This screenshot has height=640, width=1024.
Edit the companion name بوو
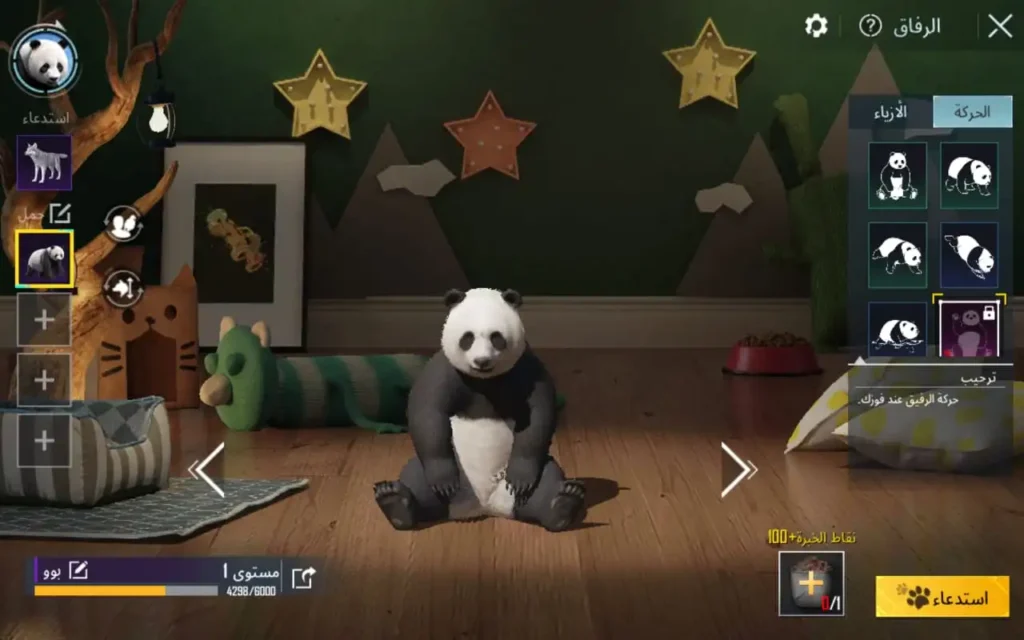click(77, 572)
